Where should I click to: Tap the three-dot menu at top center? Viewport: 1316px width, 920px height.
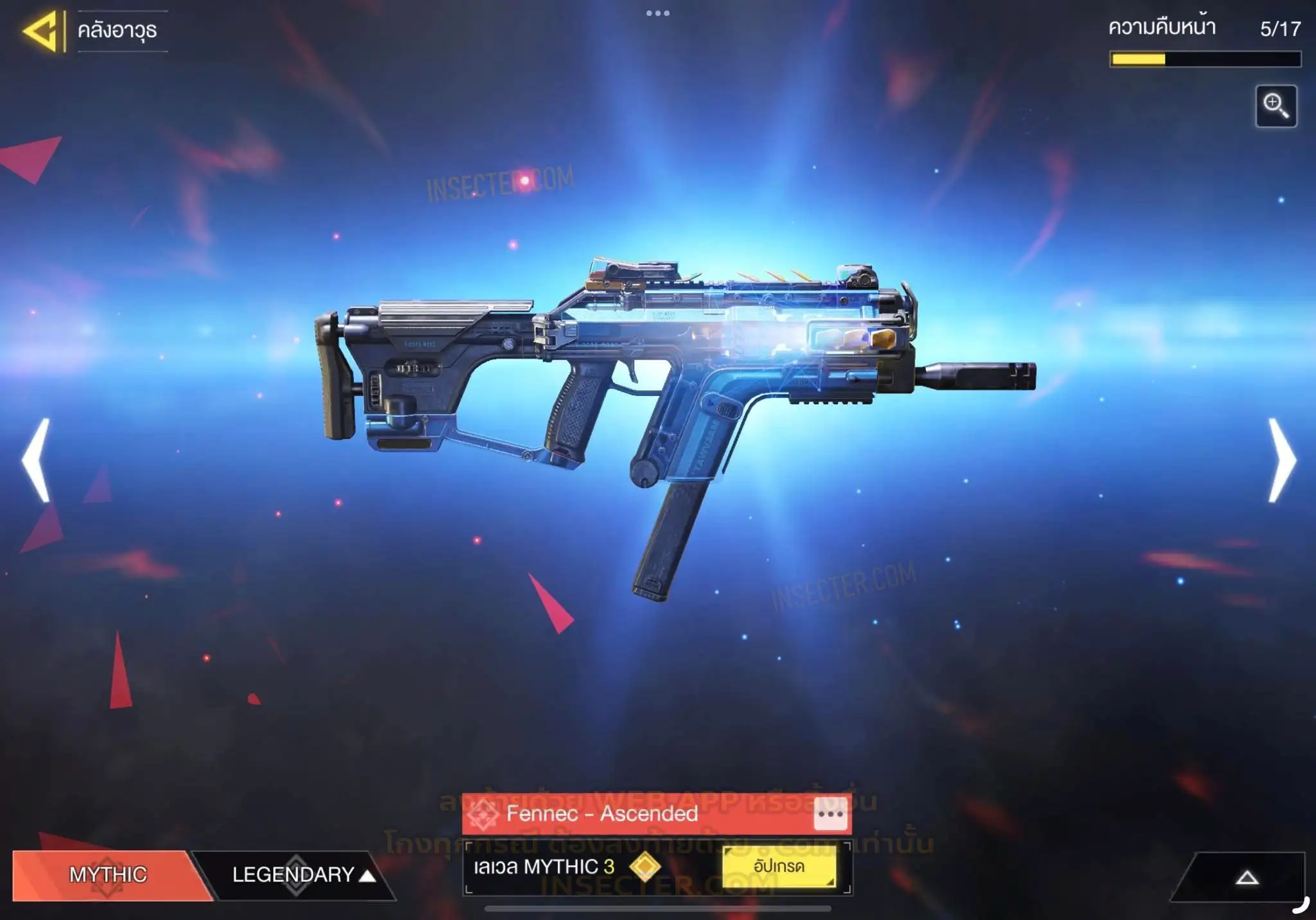point(657,13)
